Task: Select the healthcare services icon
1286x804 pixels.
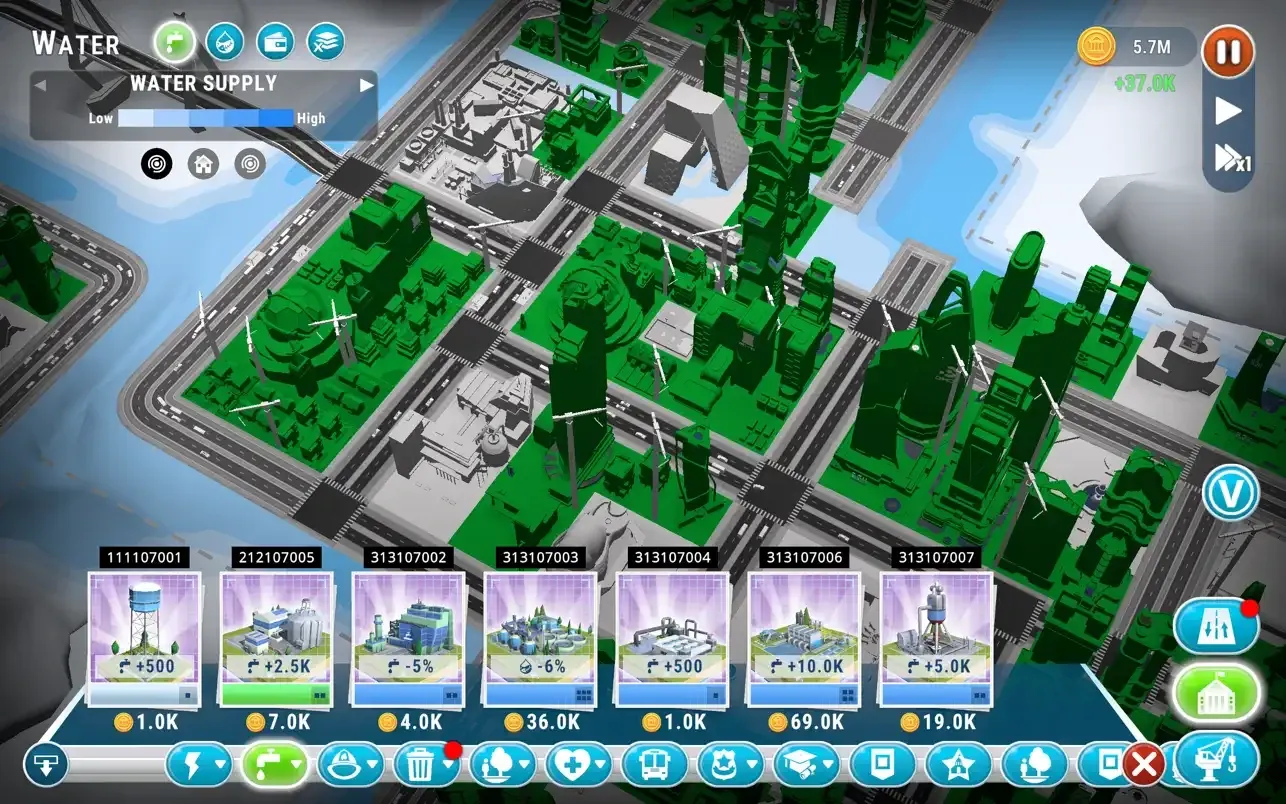Action: 573,763
